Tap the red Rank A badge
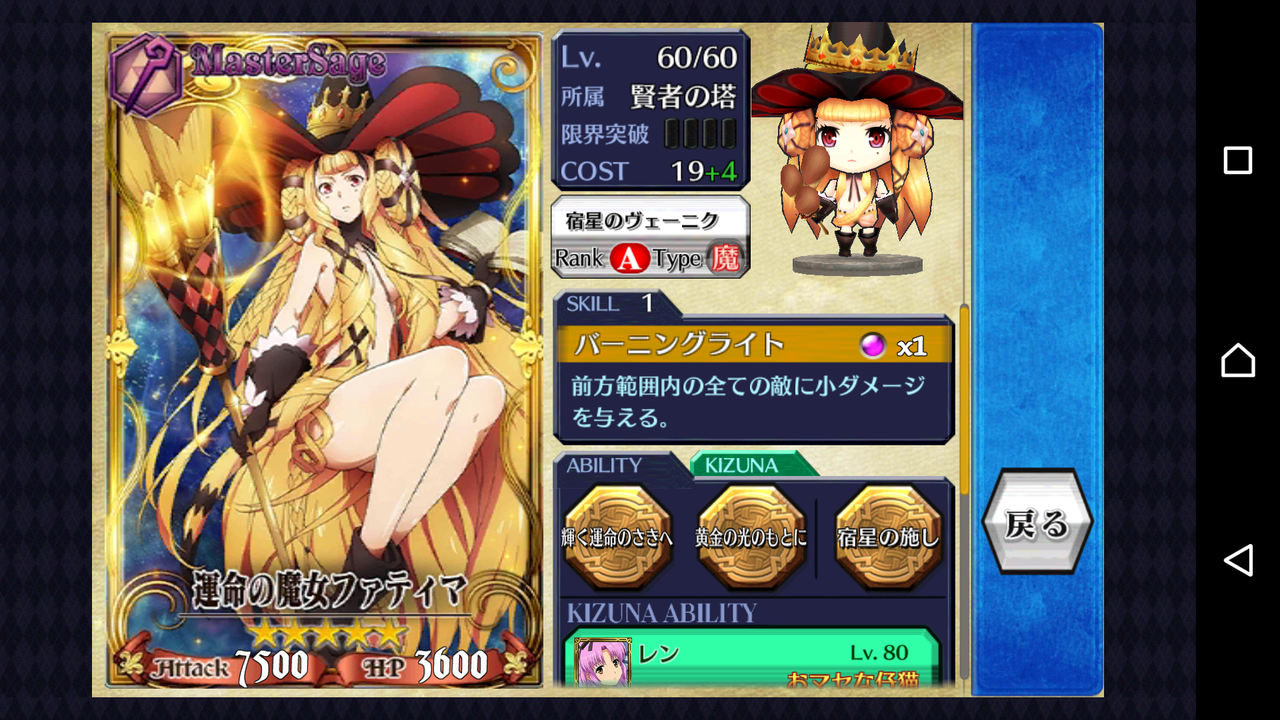Screen dimensions: 1280x720 (628, 257)
